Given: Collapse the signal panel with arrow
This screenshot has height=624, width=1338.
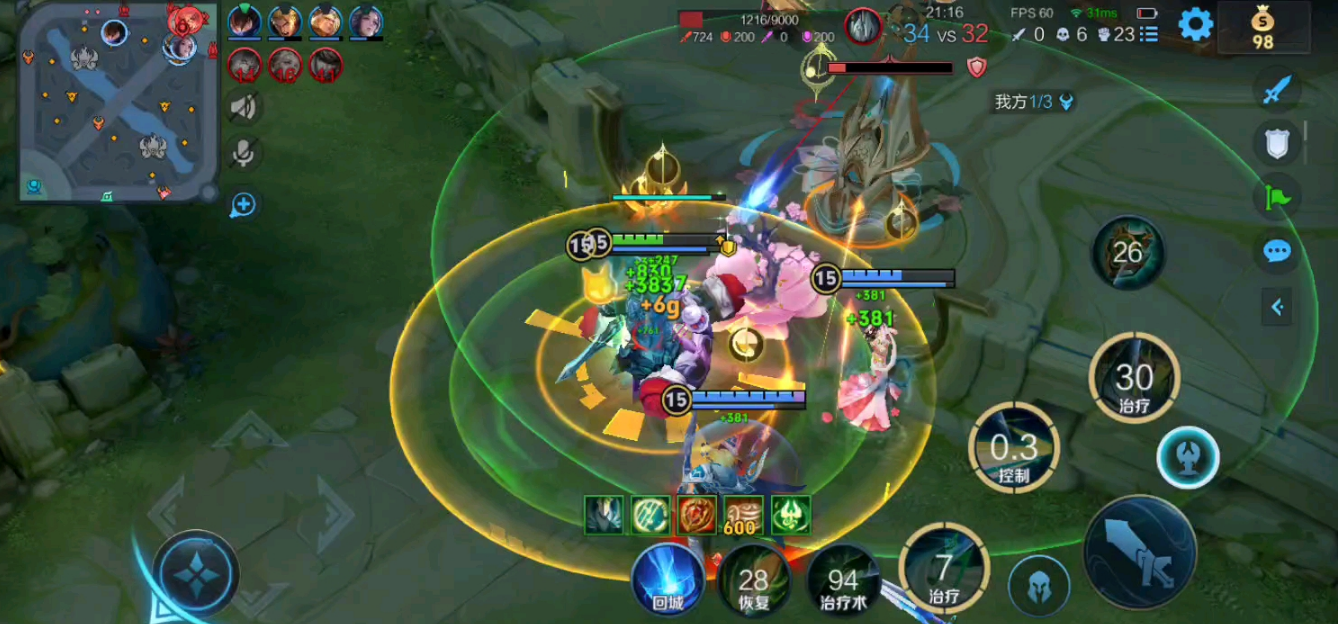Looking at the screenshot, I should coord(1277,307).
